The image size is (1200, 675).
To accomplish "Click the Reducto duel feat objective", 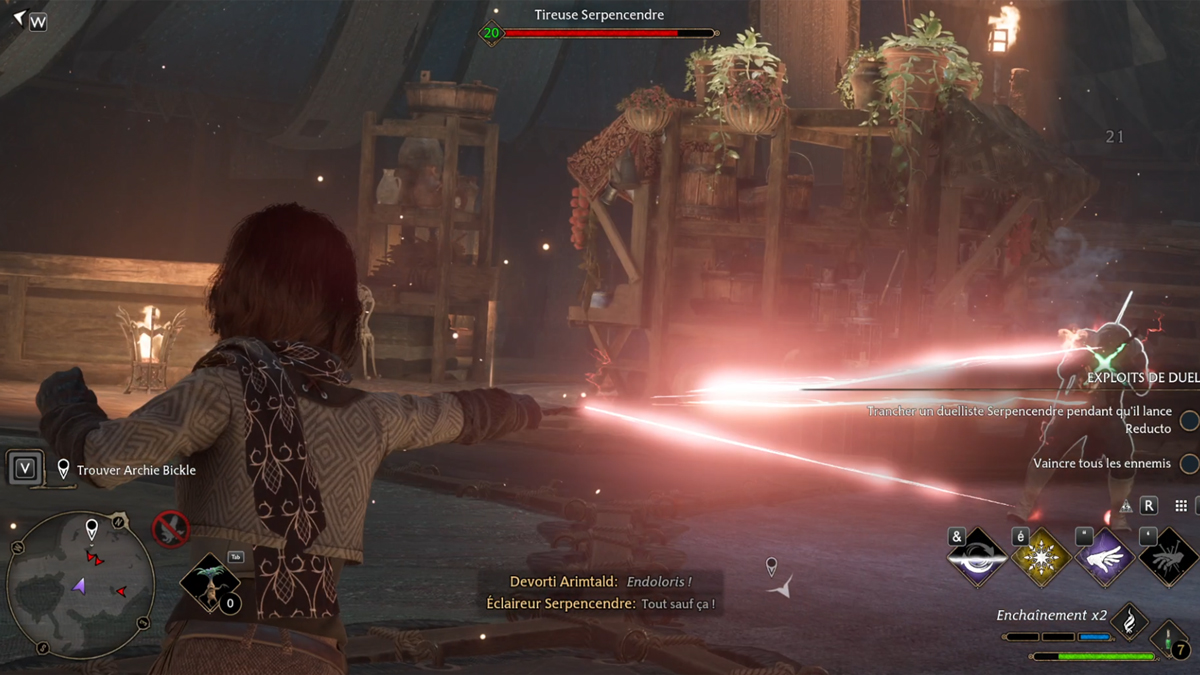I will 1020,419.
